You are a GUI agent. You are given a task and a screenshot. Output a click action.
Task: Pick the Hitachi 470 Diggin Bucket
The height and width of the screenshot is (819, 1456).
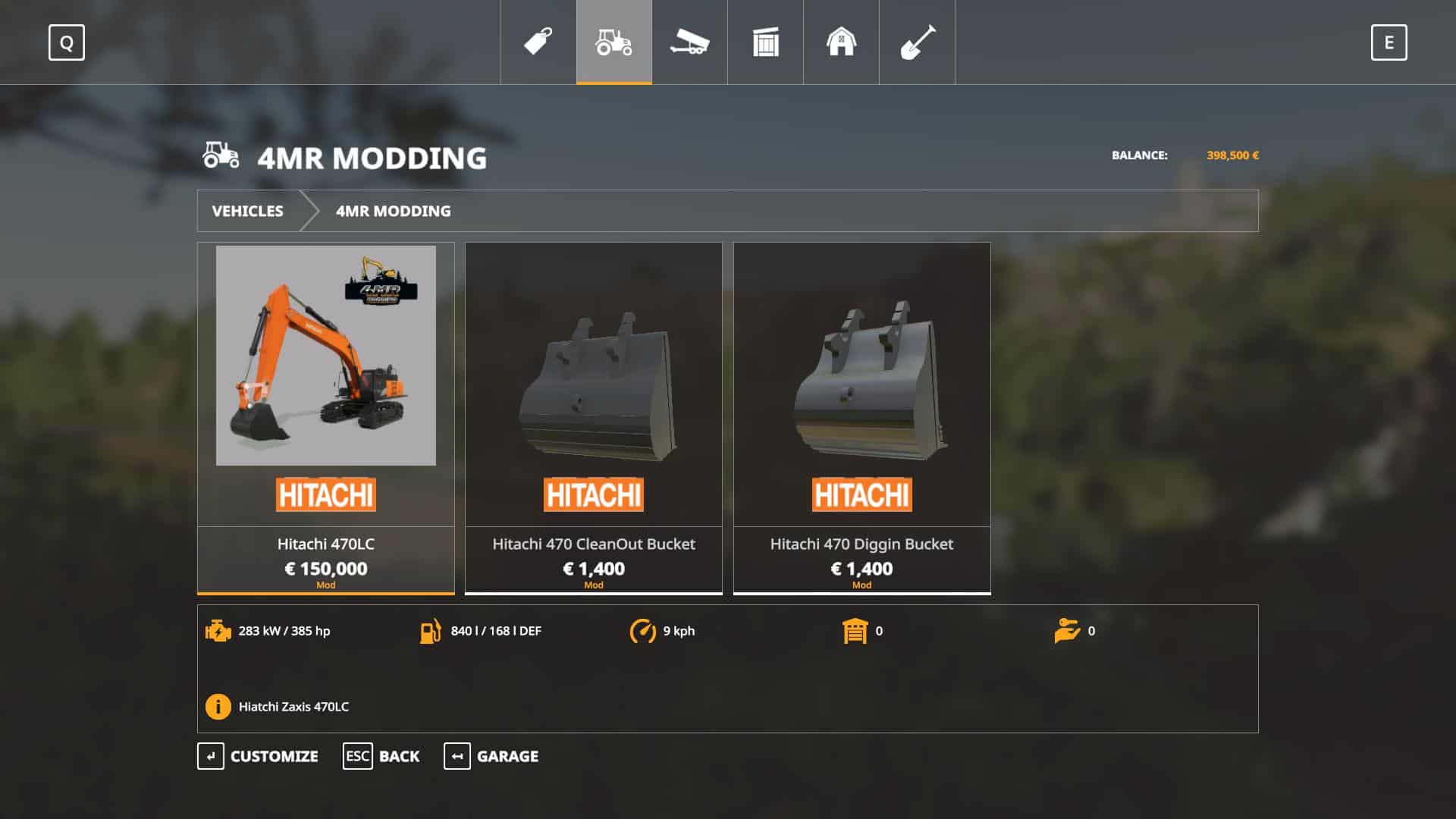pyautogui.click(x=861, y=417)
